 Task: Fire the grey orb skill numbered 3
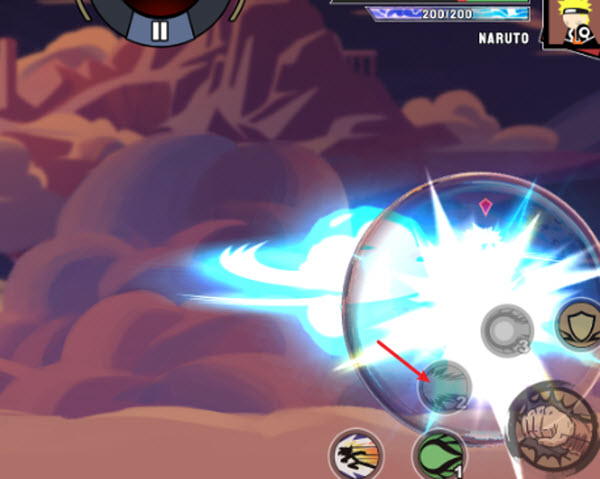[506, 330]
